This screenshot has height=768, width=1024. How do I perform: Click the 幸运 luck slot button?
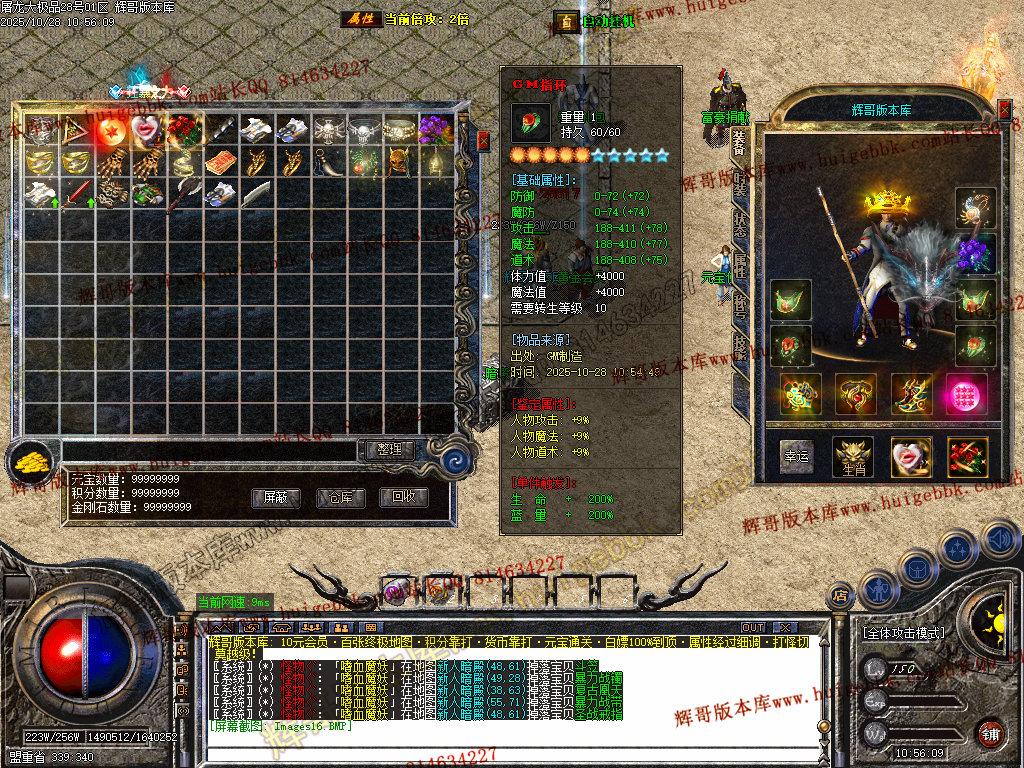click(x=796, y=456)
